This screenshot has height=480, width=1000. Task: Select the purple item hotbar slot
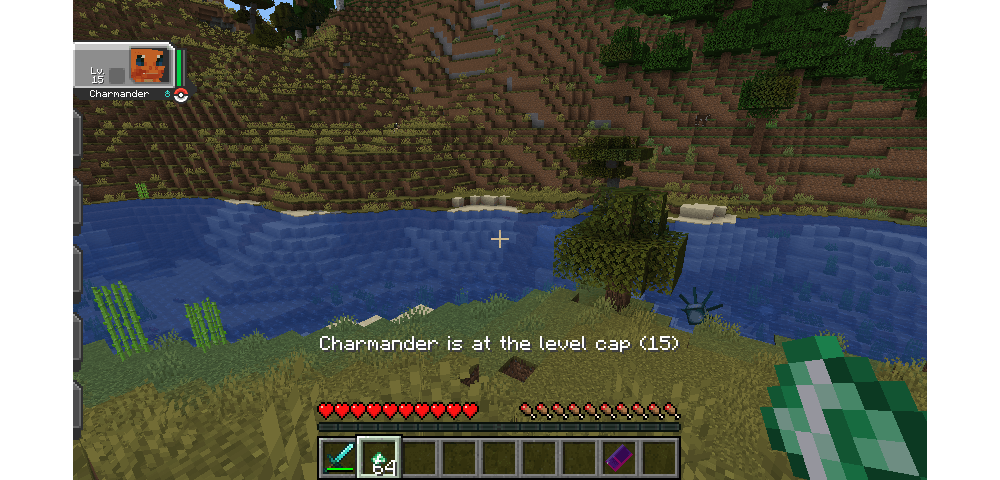[x=620, y=457]
